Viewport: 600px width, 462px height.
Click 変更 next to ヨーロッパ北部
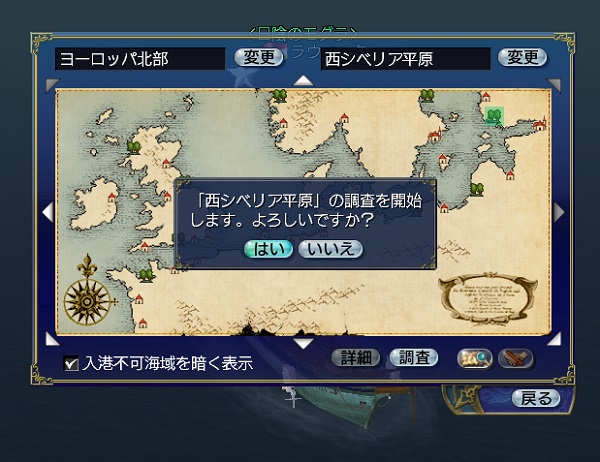pyautogui.click(x=259, y=57)
